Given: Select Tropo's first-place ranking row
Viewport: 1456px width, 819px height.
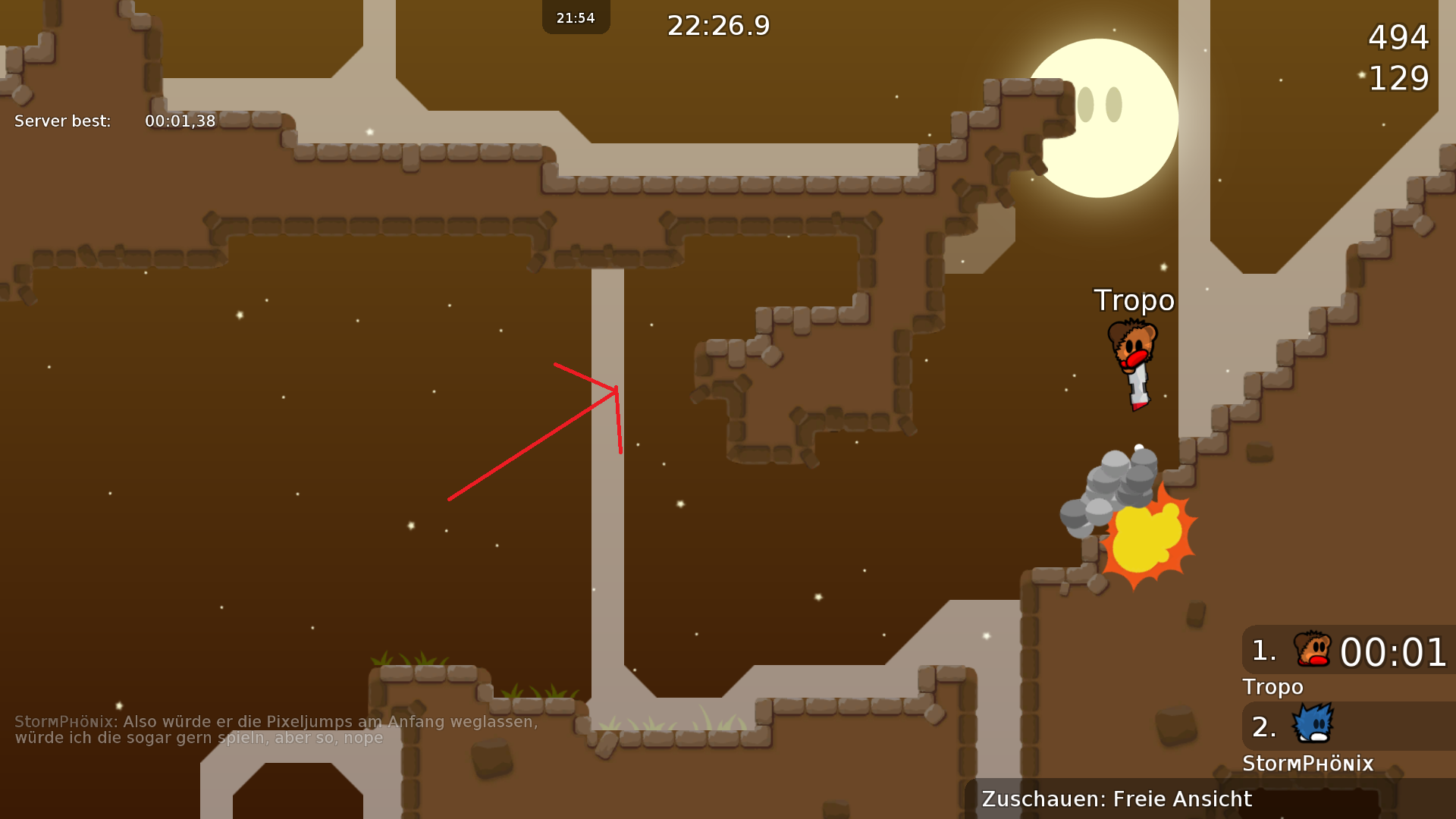Looking at the screenshot, I should point(1348,651).
